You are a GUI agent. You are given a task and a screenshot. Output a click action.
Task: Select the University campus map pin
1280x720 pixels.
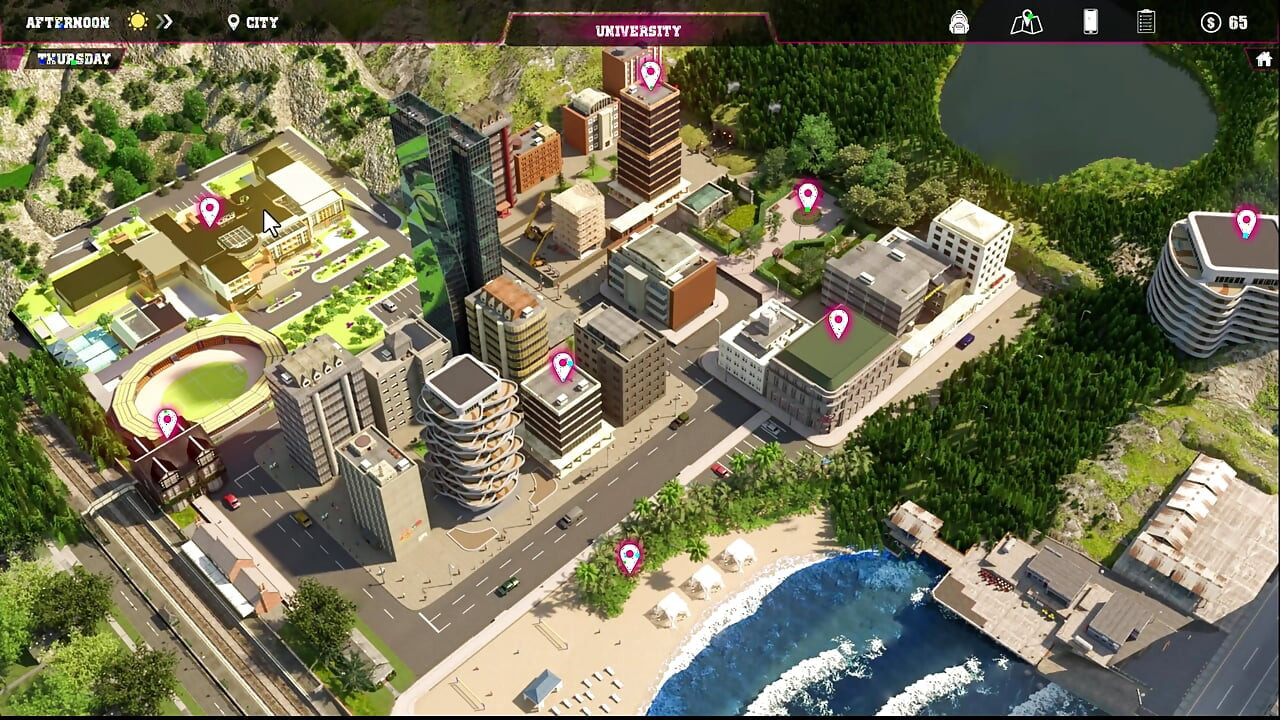209,211
